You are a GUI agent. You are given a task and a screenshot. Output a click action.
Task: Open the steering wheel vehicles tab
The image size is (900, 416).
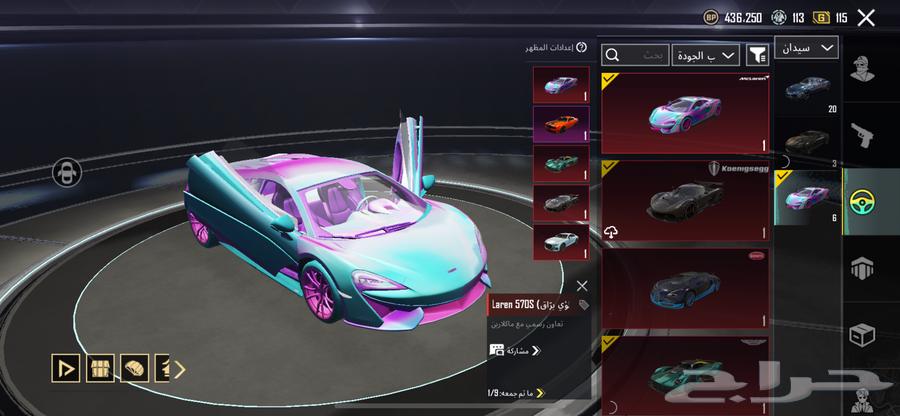pyautogui.click(x=862, y=200)
